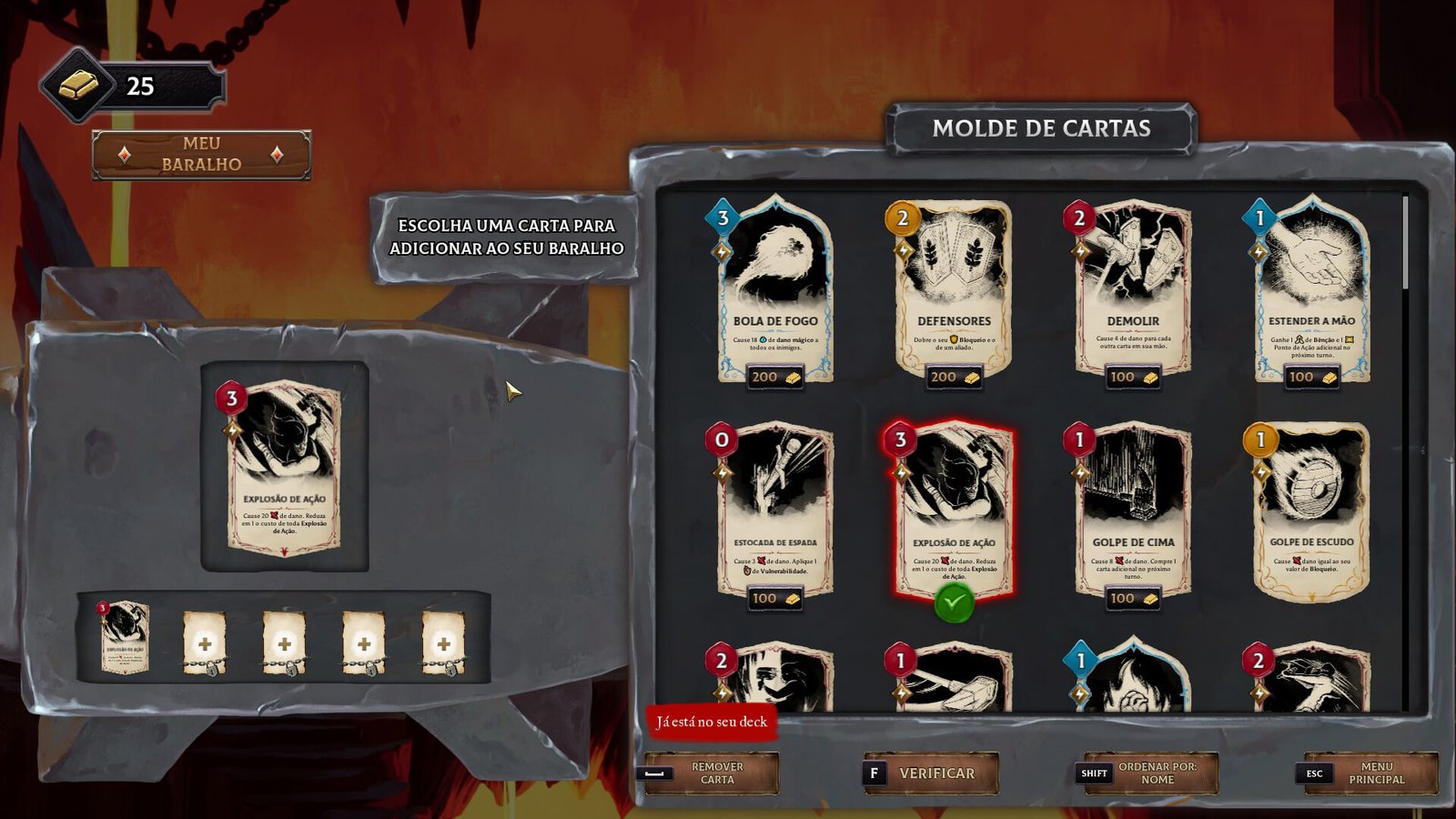
Task: Click the Verificar button
Action: pos(931,773)
